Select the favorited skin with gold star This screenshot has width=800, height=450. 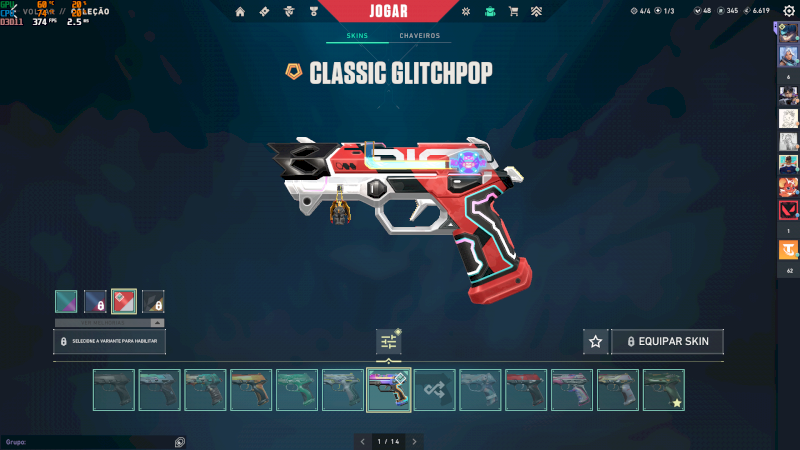coord(664,390)
